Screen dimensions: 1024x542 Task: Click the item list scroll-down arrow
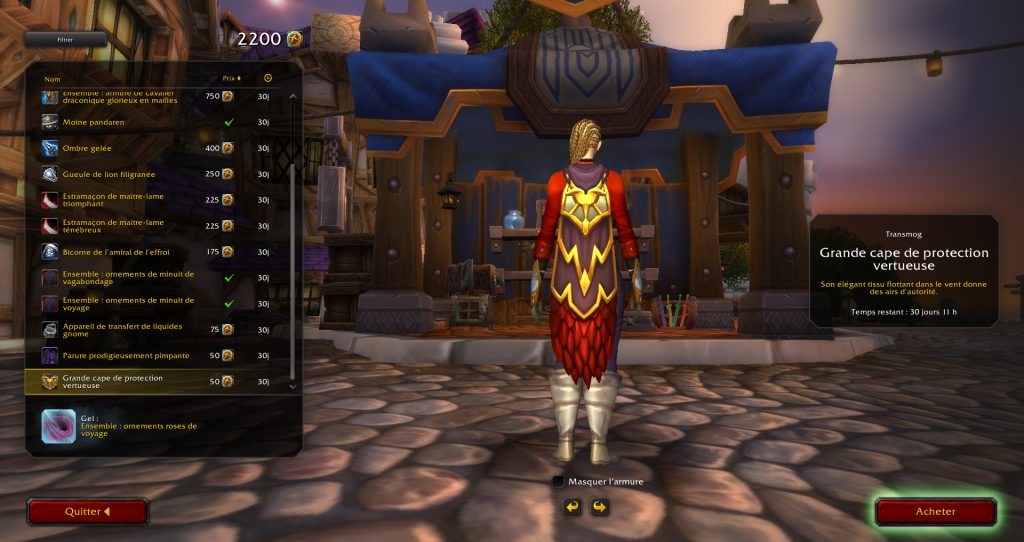coord(293,384)
